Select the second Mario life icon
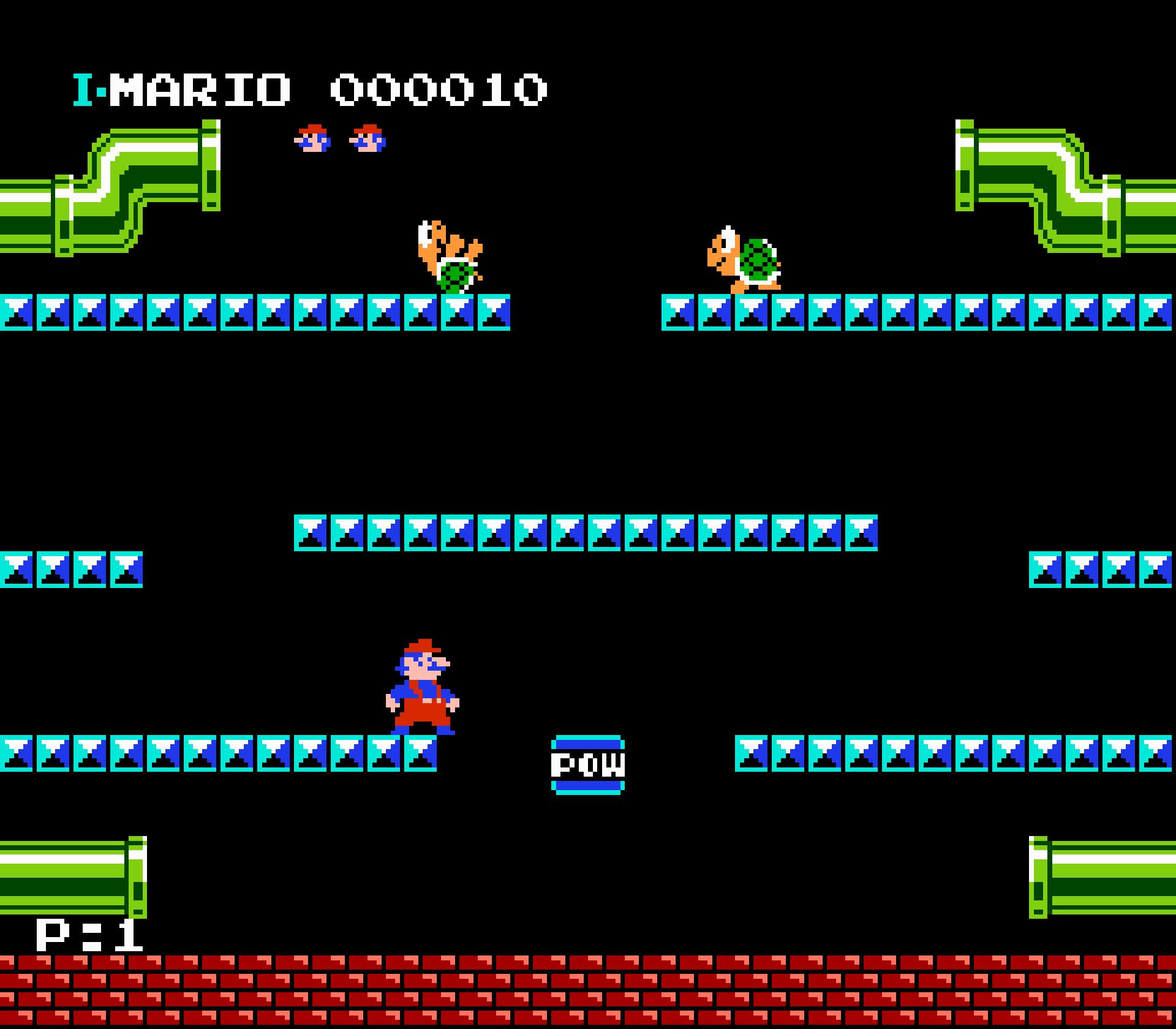This screenshot has height=1029, width=1176. pyautogui.click(x=366, y=140)
